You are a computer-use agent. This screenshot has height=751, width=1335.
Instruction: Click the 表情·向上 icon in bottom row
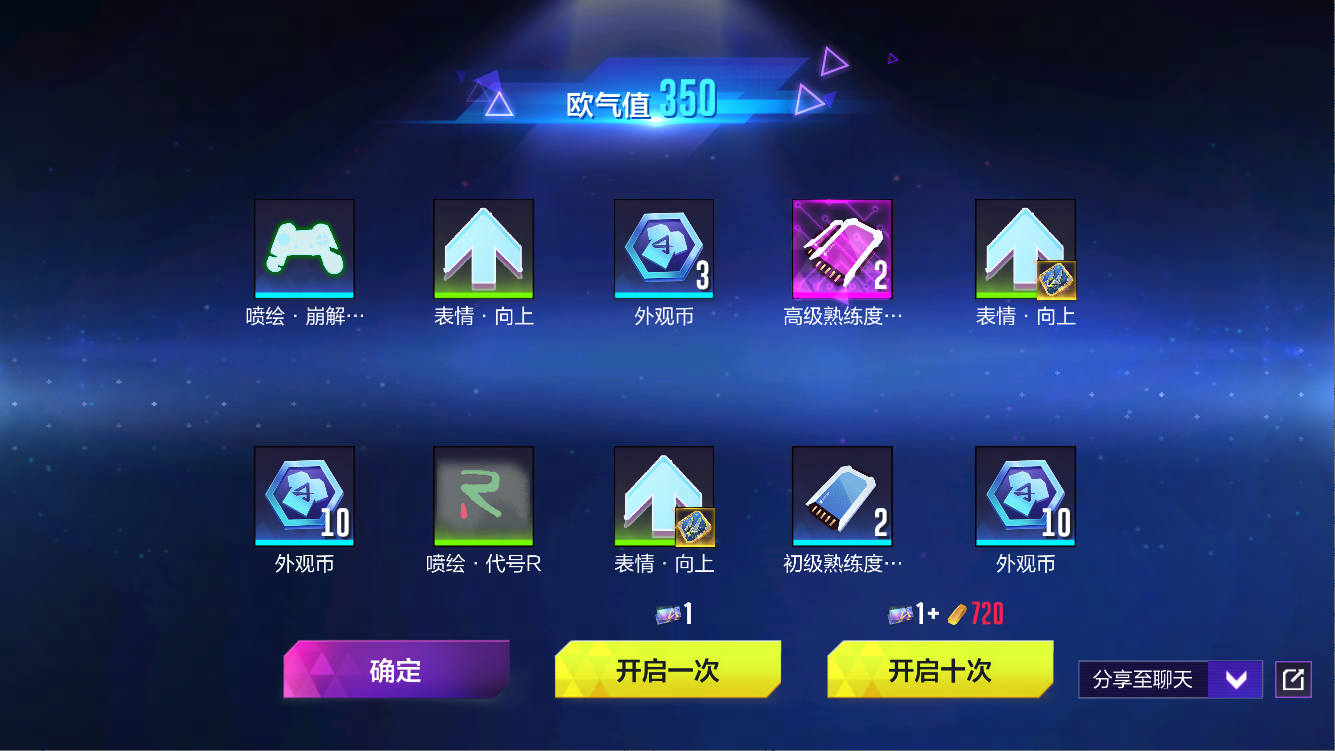click(663, 496)
